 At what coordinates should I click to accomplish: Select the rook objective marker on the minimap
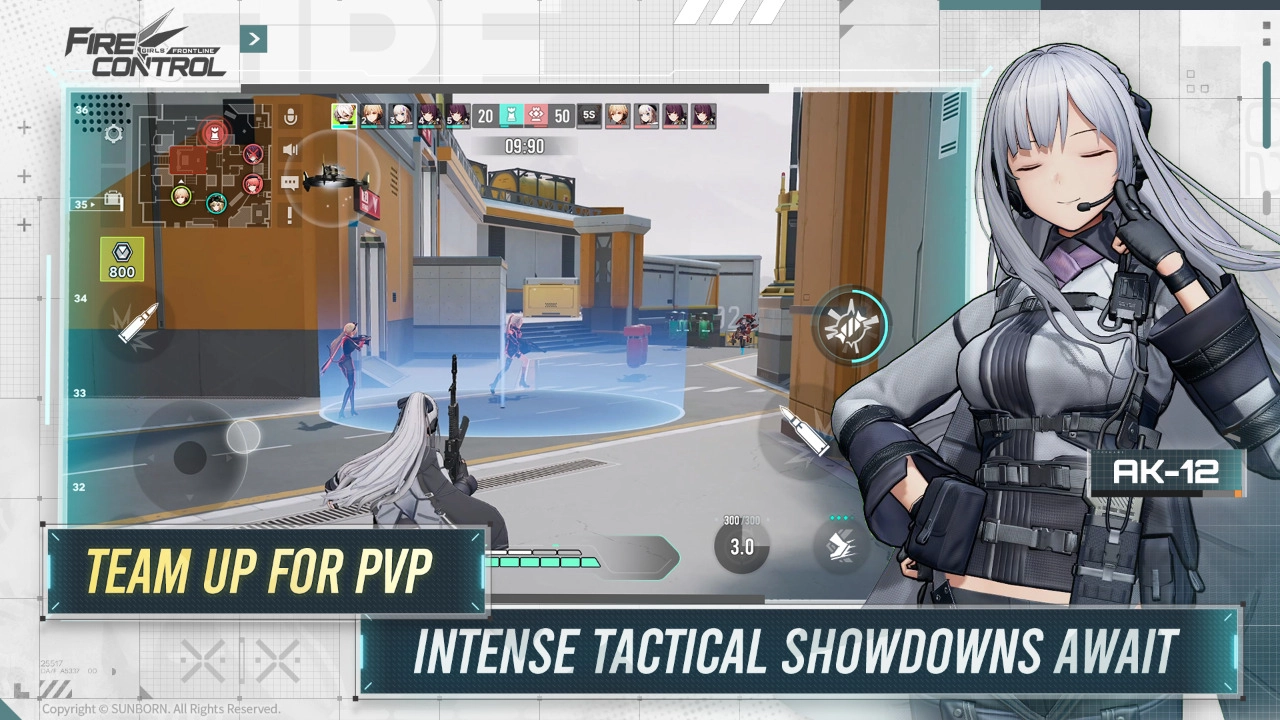(x=214, y=133)
